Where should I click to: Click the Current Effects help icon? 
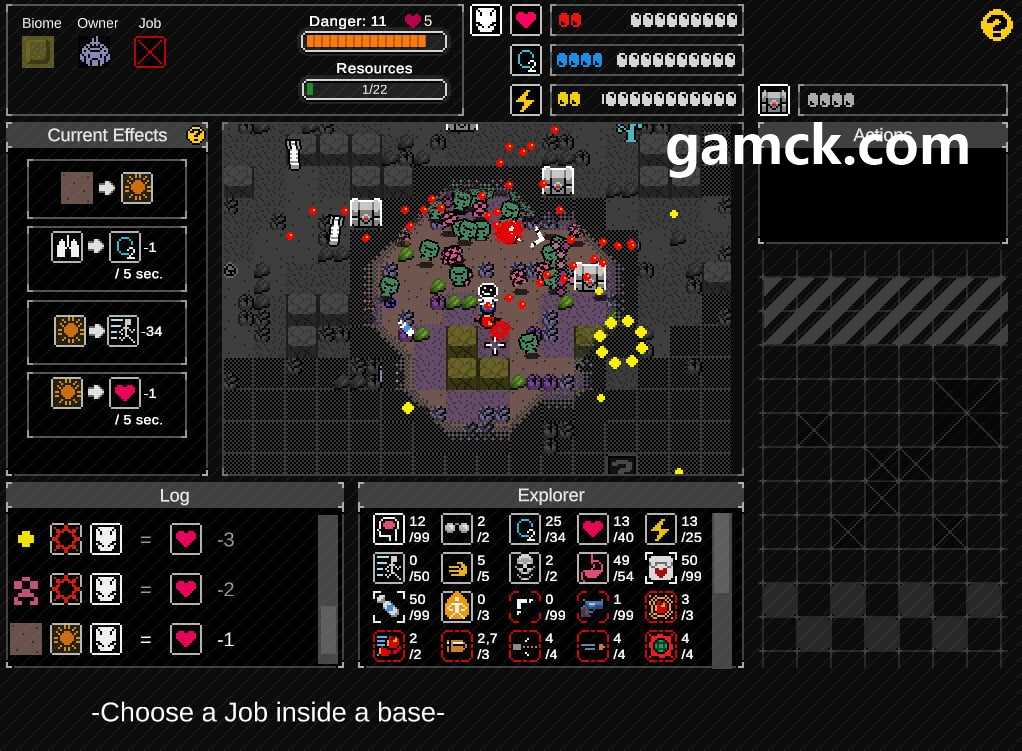pos(196,135)
